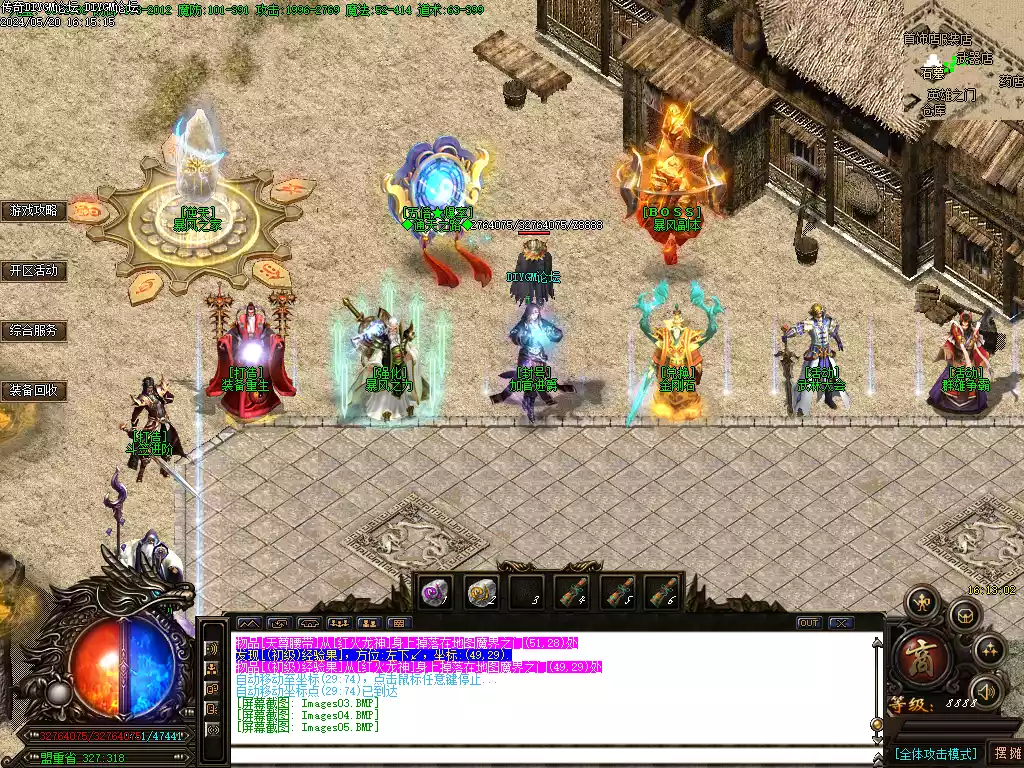Viewport: 1024px width, 768px height.
Task: Toggle sound with the speaker icon
Action: [986, 690]
